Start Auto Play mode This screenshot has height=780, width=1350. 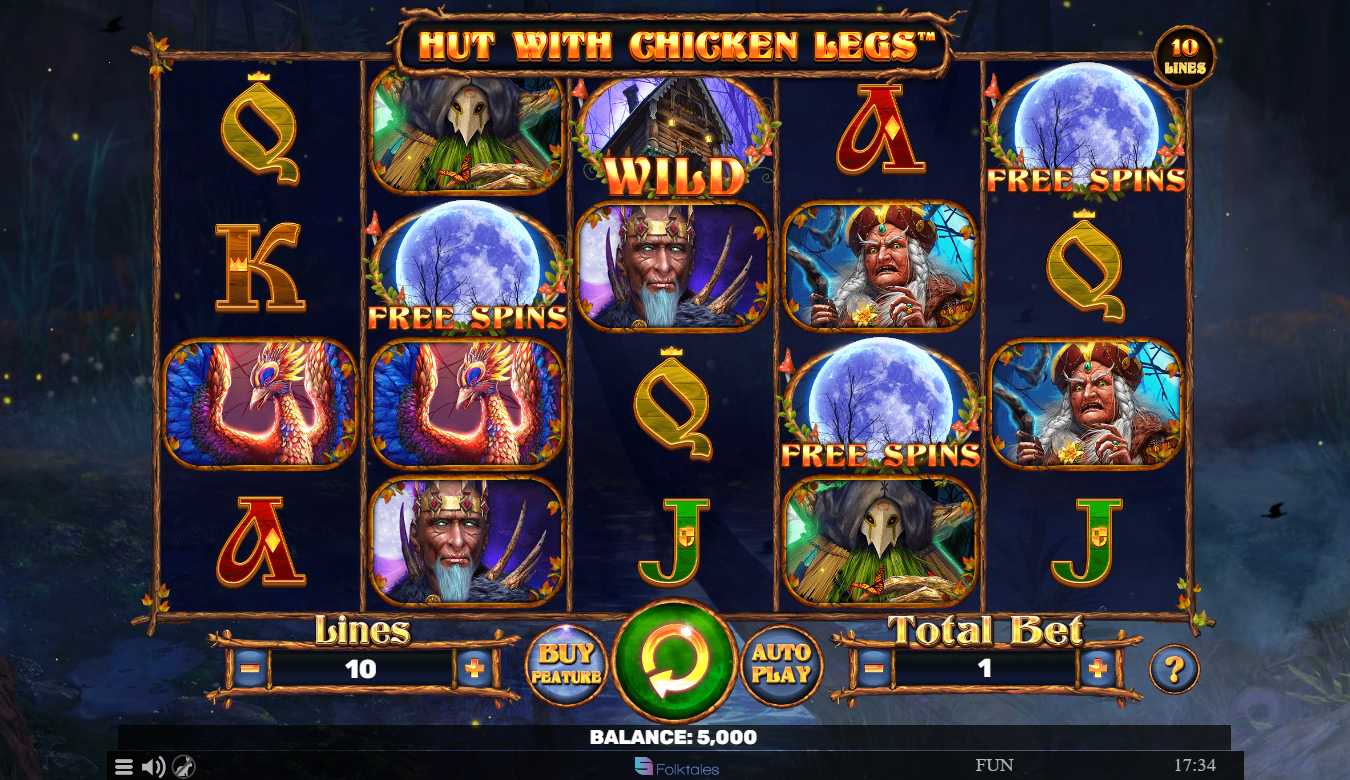(781, 665)
